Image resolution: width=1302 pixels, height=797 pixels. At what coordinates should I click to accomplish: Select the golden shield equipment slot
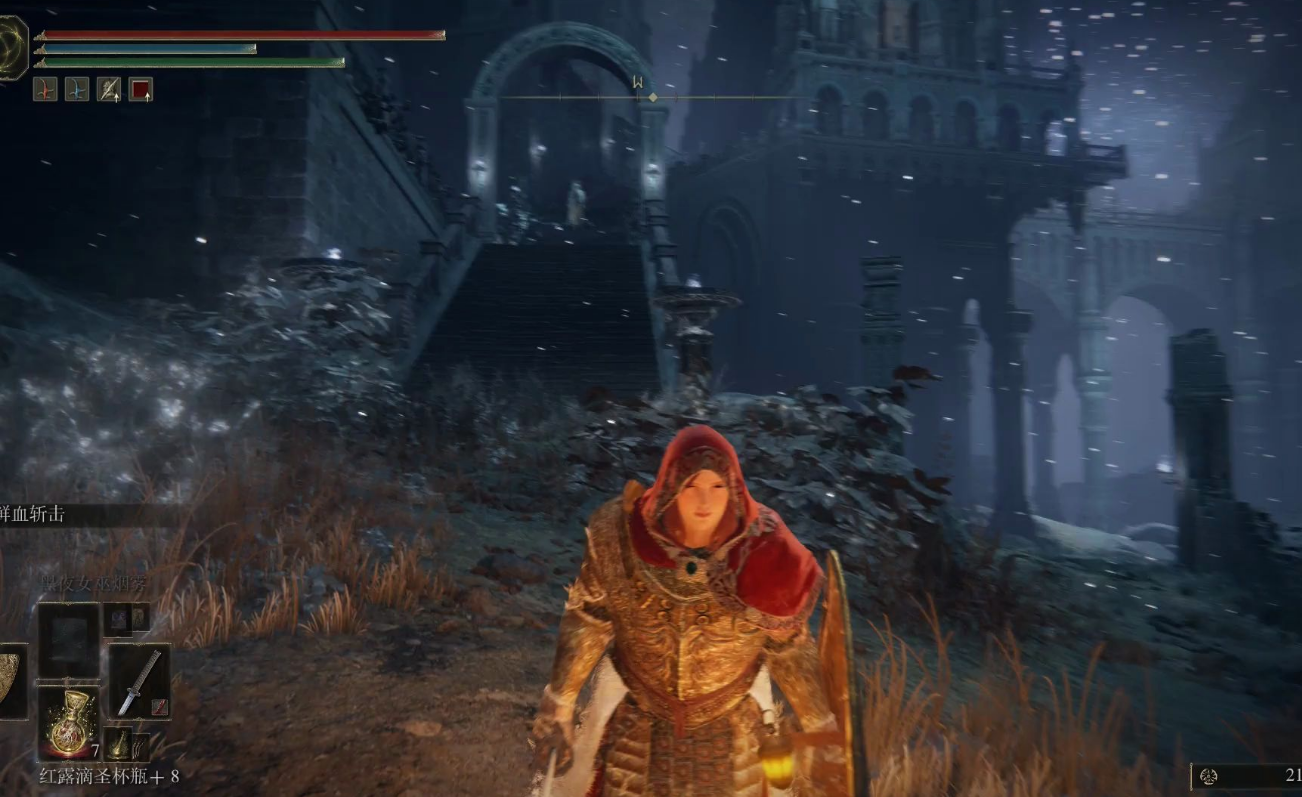coord(12,680)
